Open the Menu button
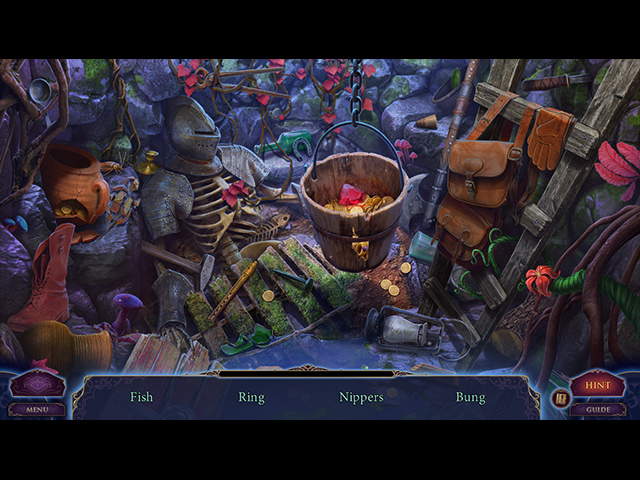Screen dimensions: 640x480 (37, 409)
